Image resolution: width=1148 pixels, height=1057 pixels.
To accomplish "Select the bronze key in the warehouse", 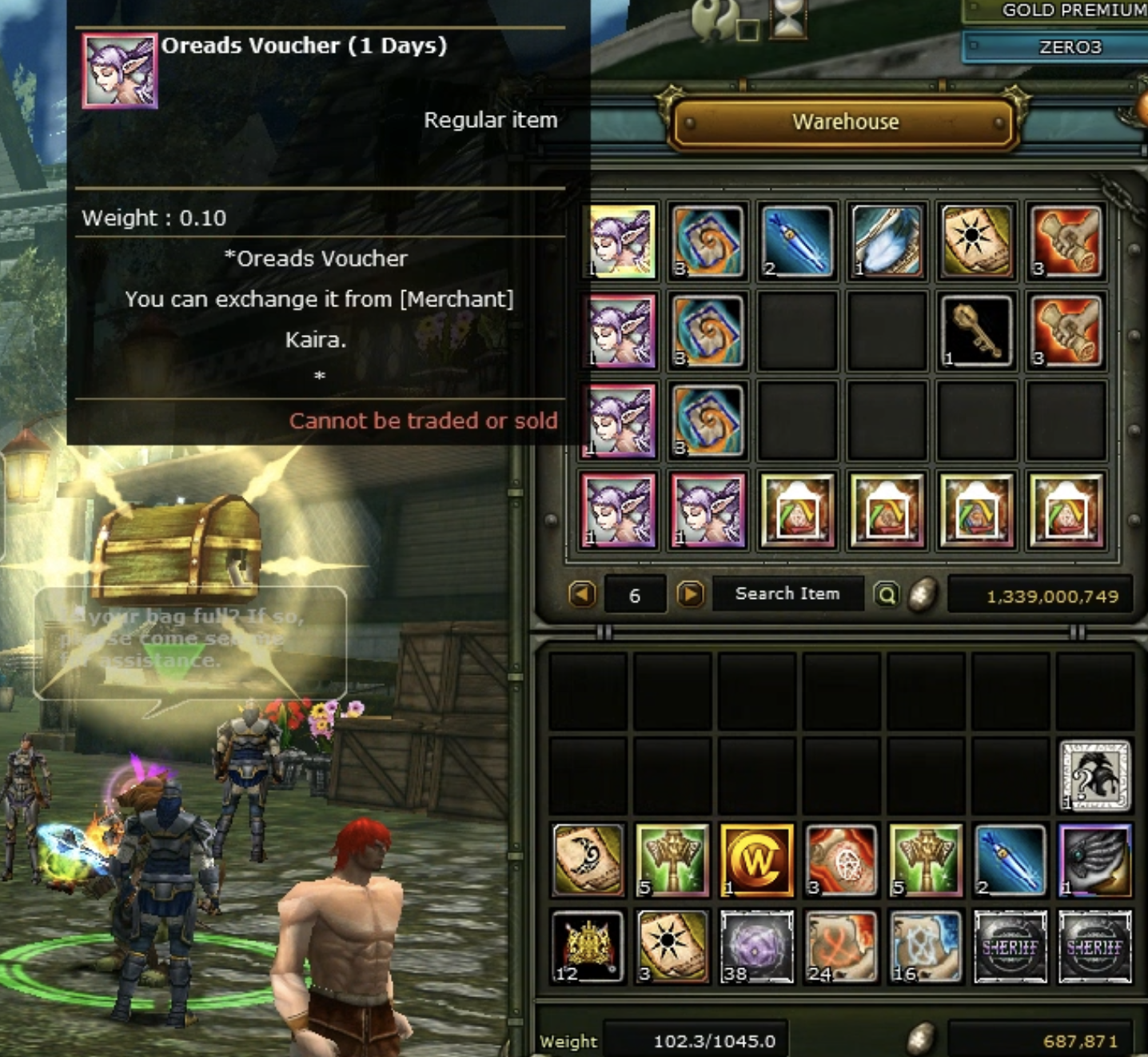I will 976,330.
